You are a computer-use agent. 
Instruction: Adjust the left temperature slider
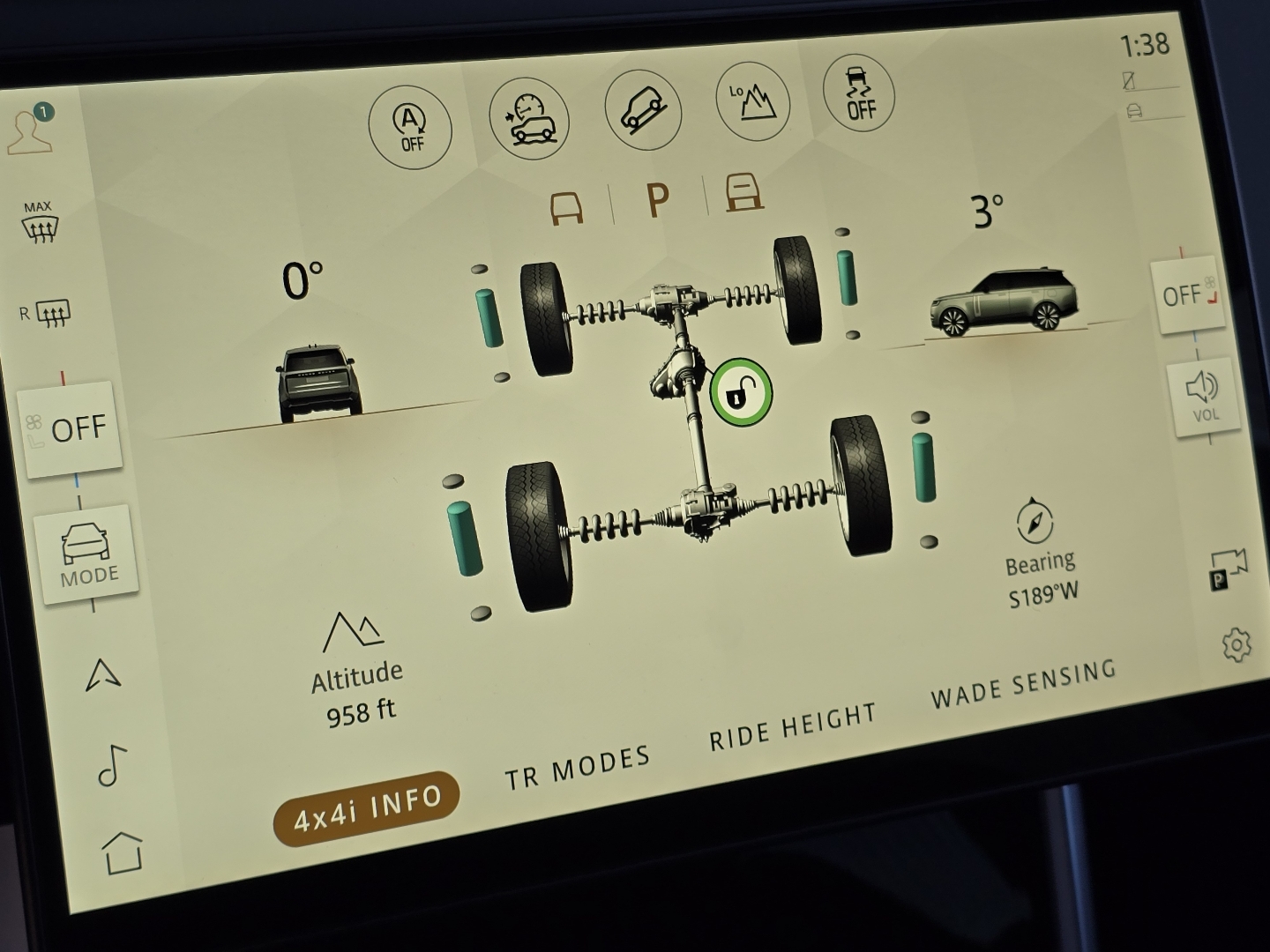pos(62,379)
